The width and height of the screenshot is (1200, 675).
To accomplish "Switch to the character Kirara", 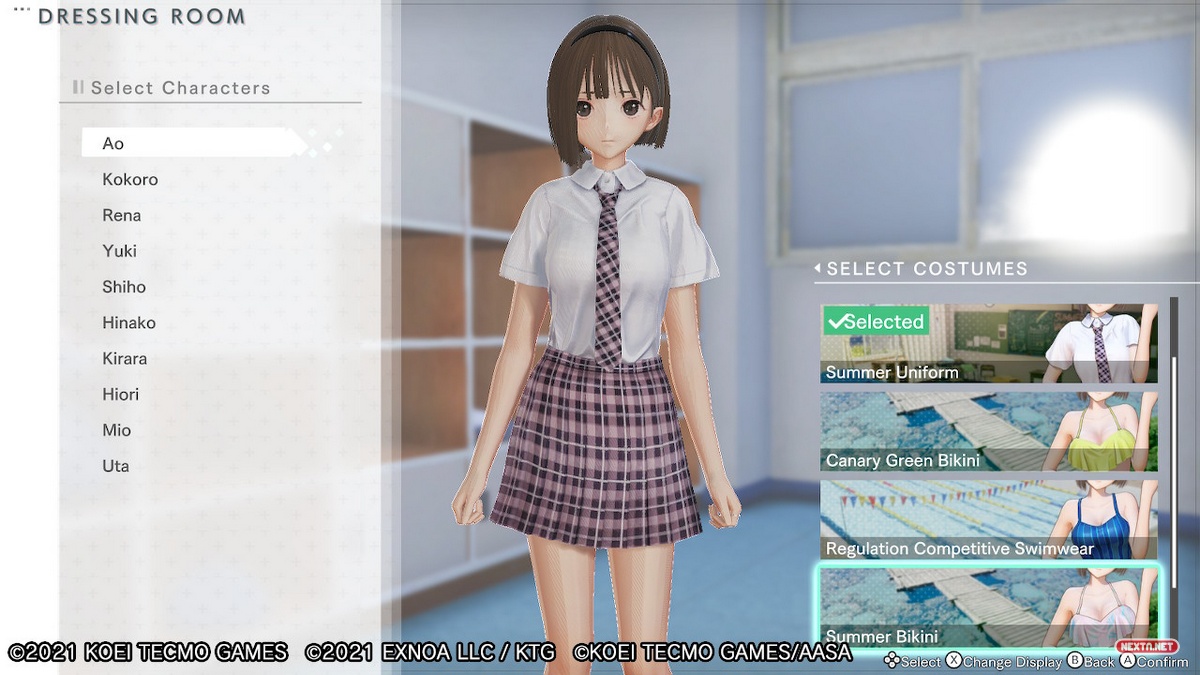I will pyautogui.click(x=125, y=358).
